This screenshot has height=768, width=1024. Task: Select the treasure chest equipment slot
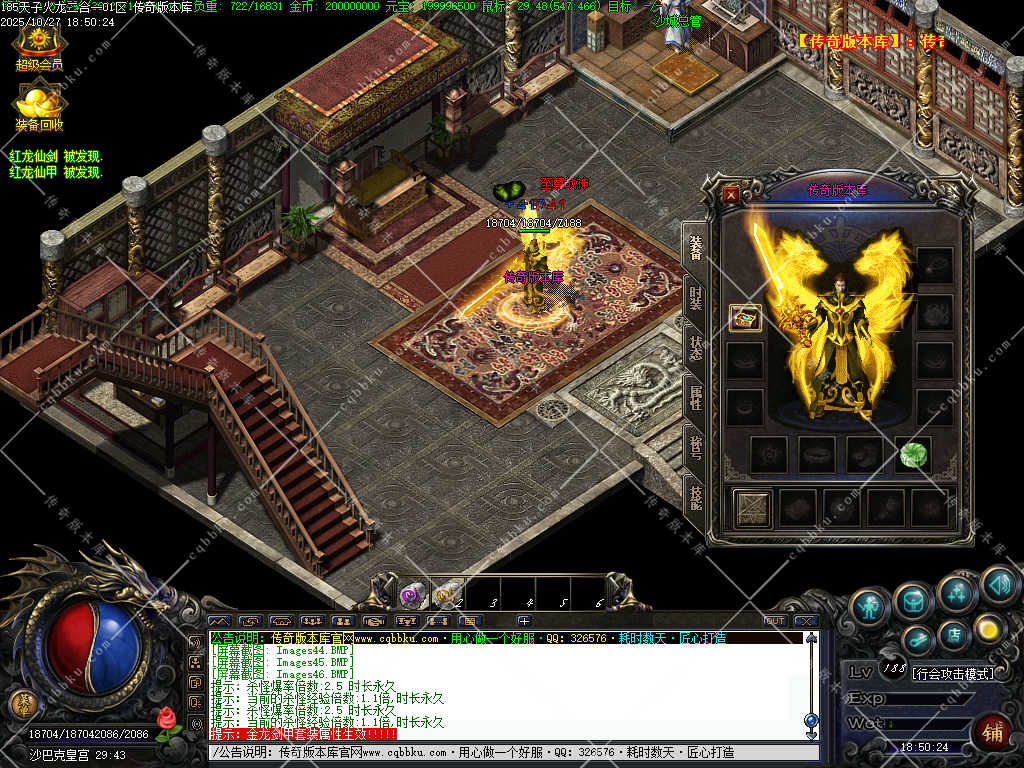point(745,318)
